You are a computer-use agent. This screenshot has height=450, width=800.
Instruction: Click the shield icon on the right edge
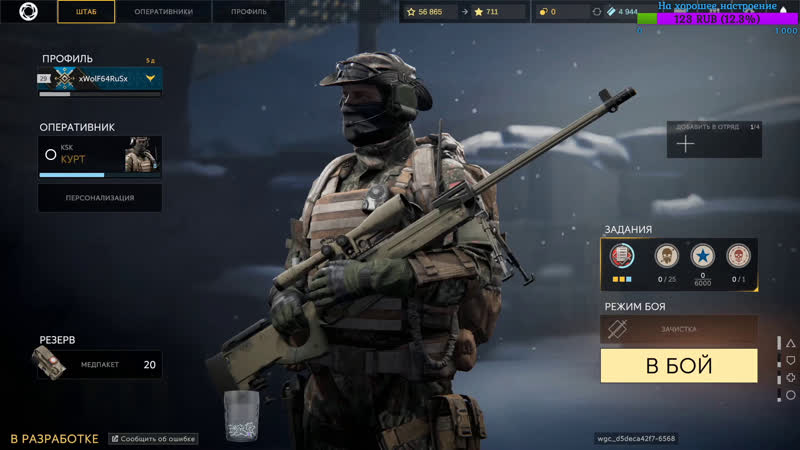[790, 360]
